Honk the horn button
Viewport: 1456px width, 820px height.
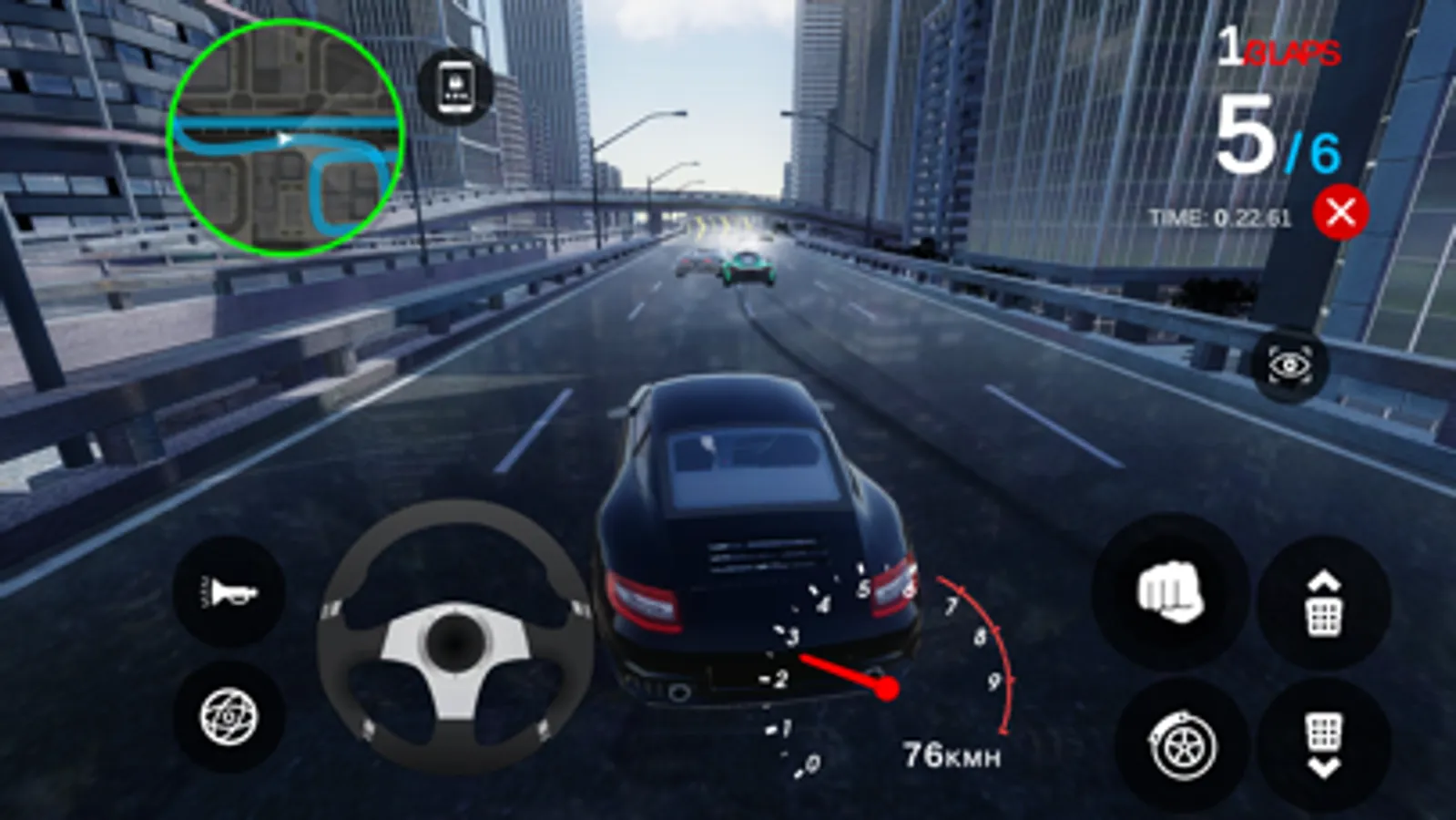coord(229,593)
